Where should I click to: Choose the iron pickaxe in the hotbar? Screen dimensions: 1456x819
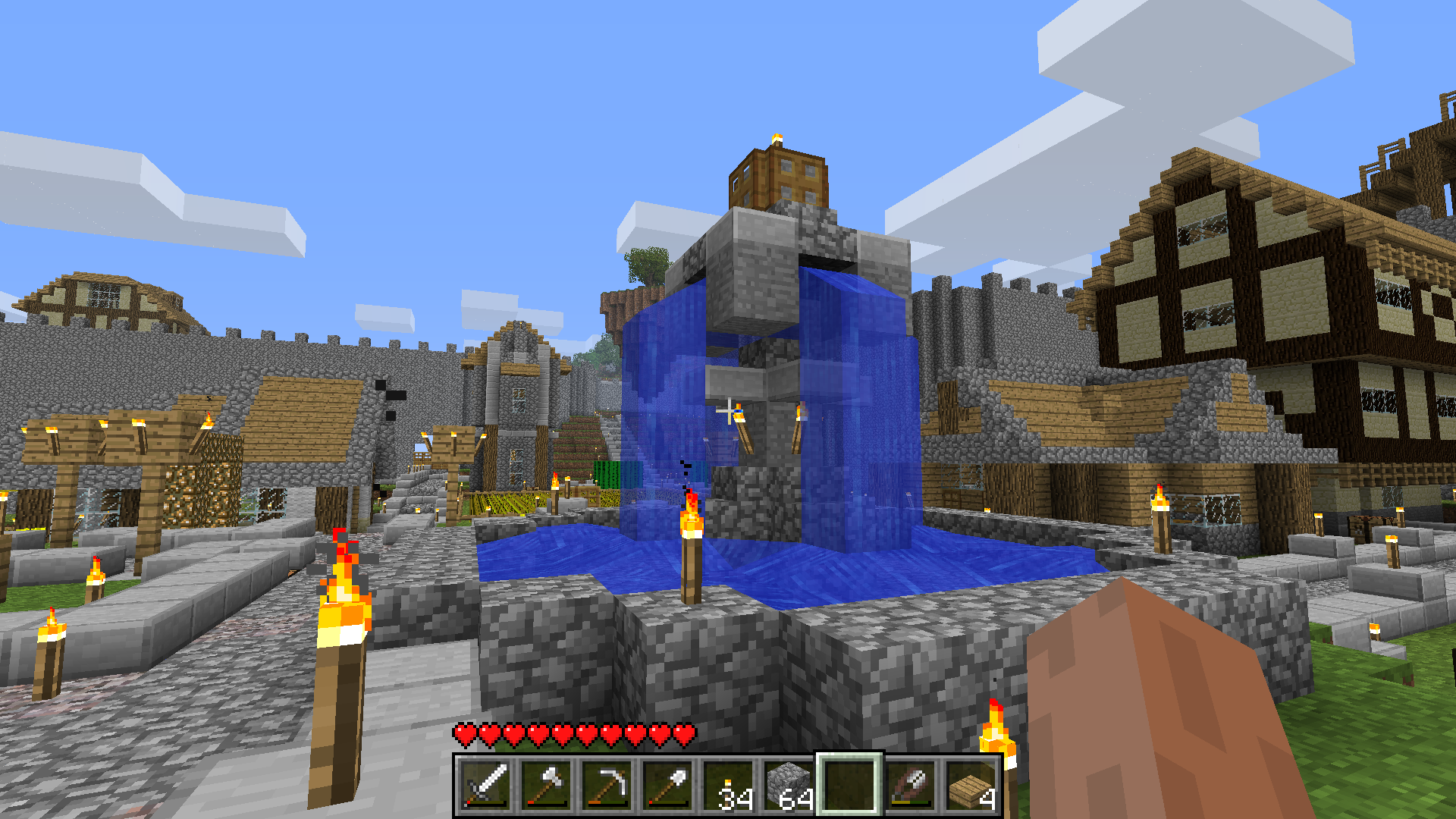(x=607, y=786)
